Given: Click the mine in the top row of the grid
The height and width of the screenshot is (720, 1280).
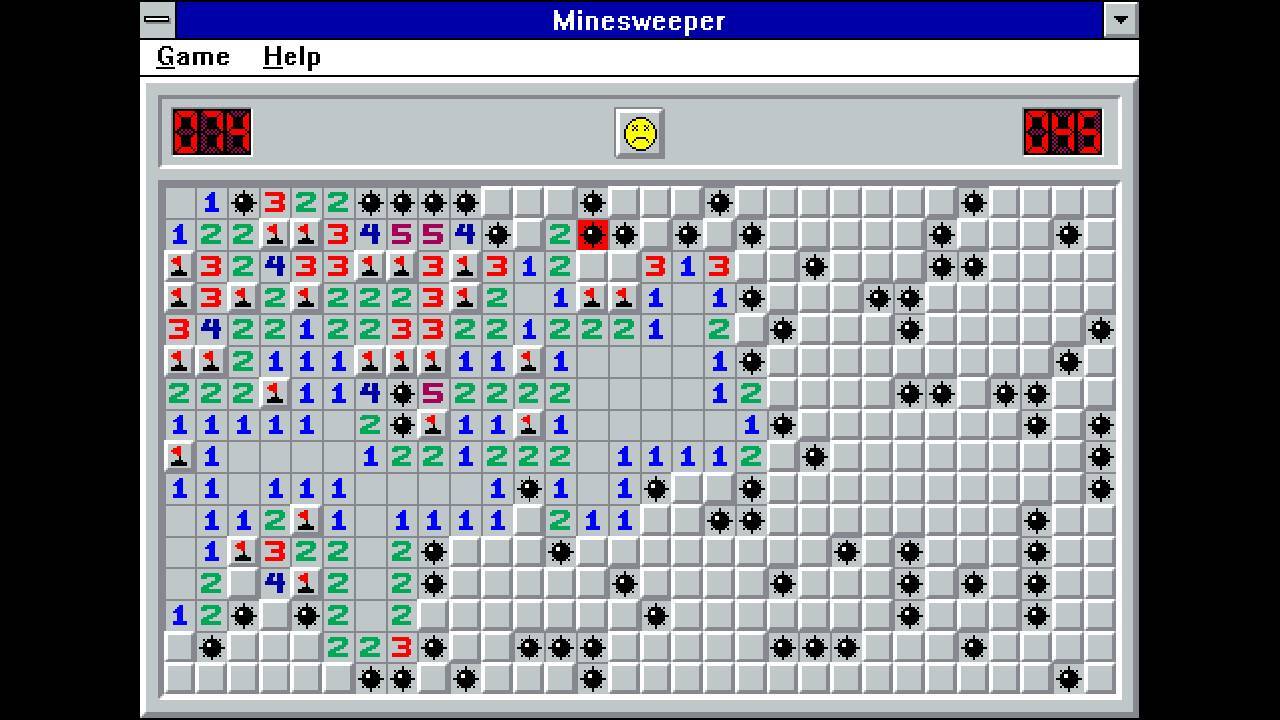Looking at the screenshot, I should point(243,203).
